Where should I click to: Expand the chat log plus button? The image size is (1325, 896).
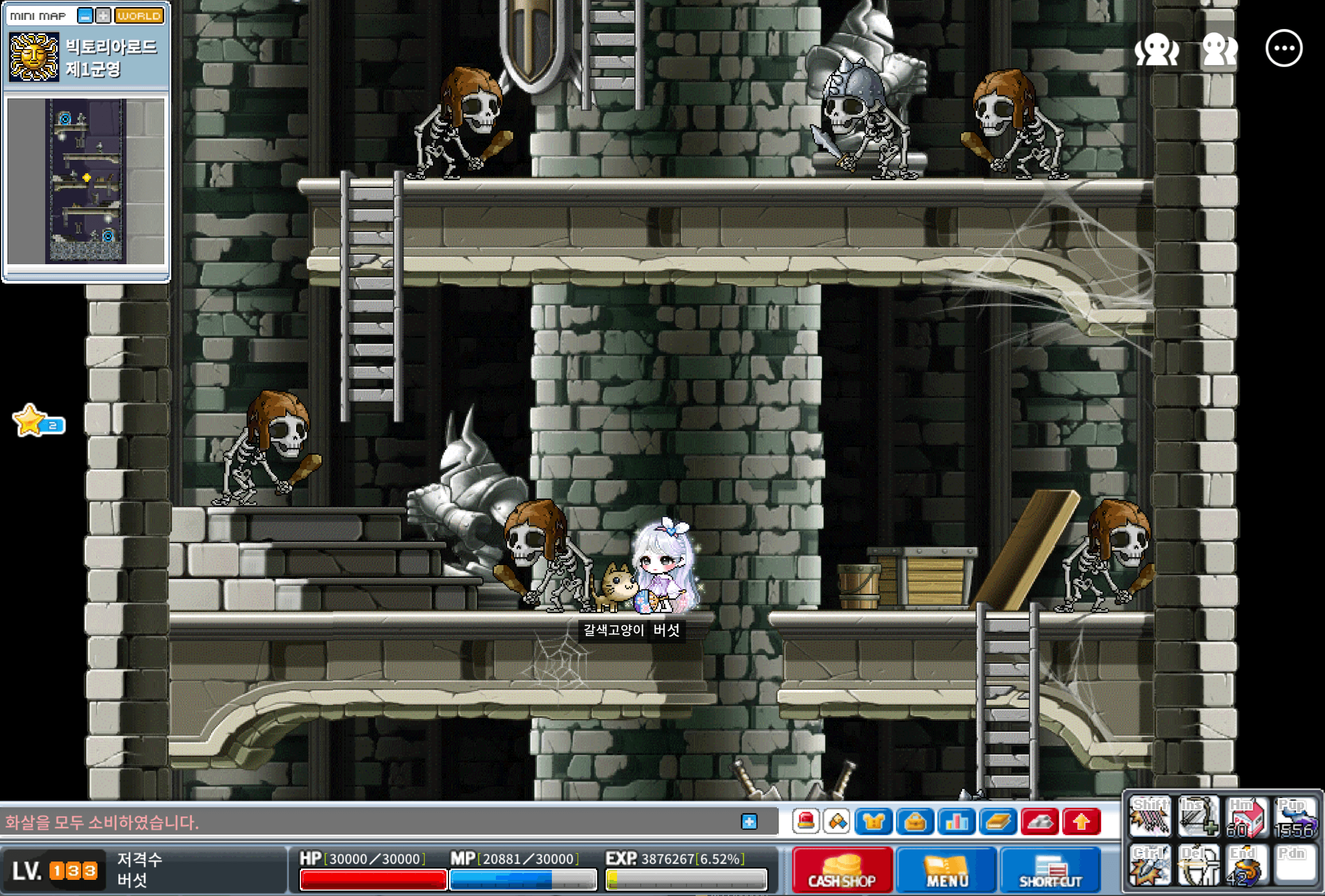[x=749, y=821]
